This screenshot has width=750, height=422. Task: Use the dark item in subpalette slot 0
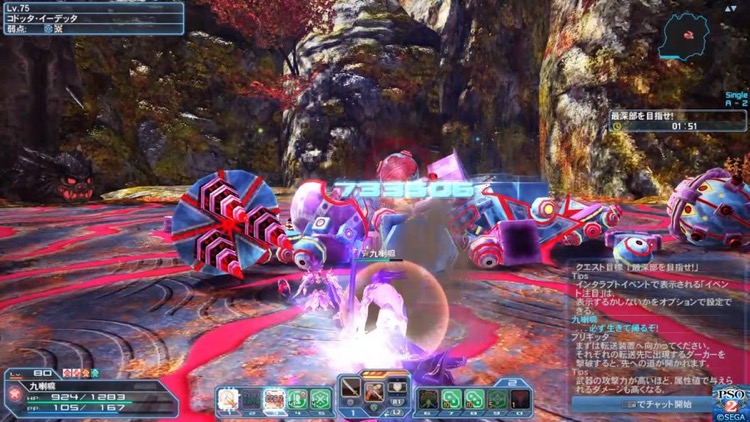click(520, 398)
